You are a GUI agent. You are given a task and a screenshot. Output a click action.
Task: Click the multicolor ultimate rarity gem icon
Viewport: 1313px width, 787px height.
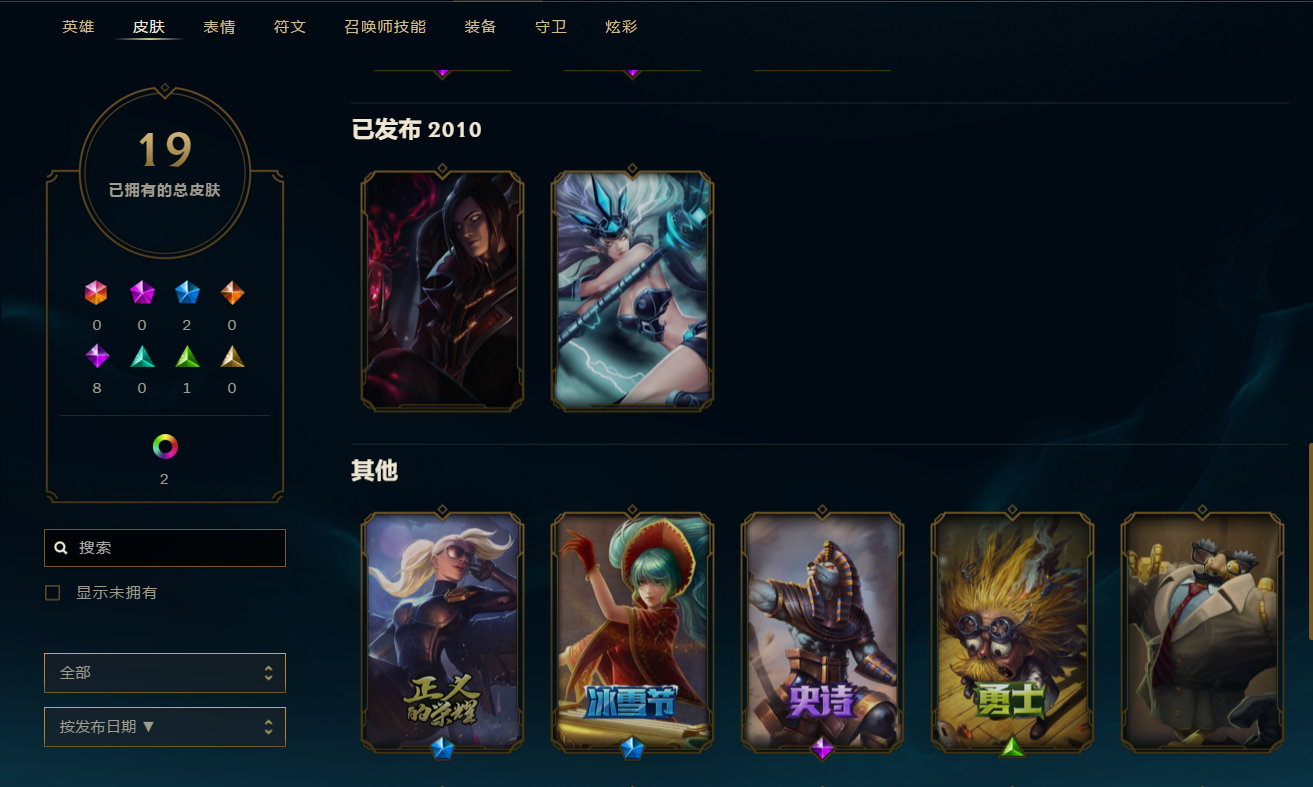click(x=97, y=293)
